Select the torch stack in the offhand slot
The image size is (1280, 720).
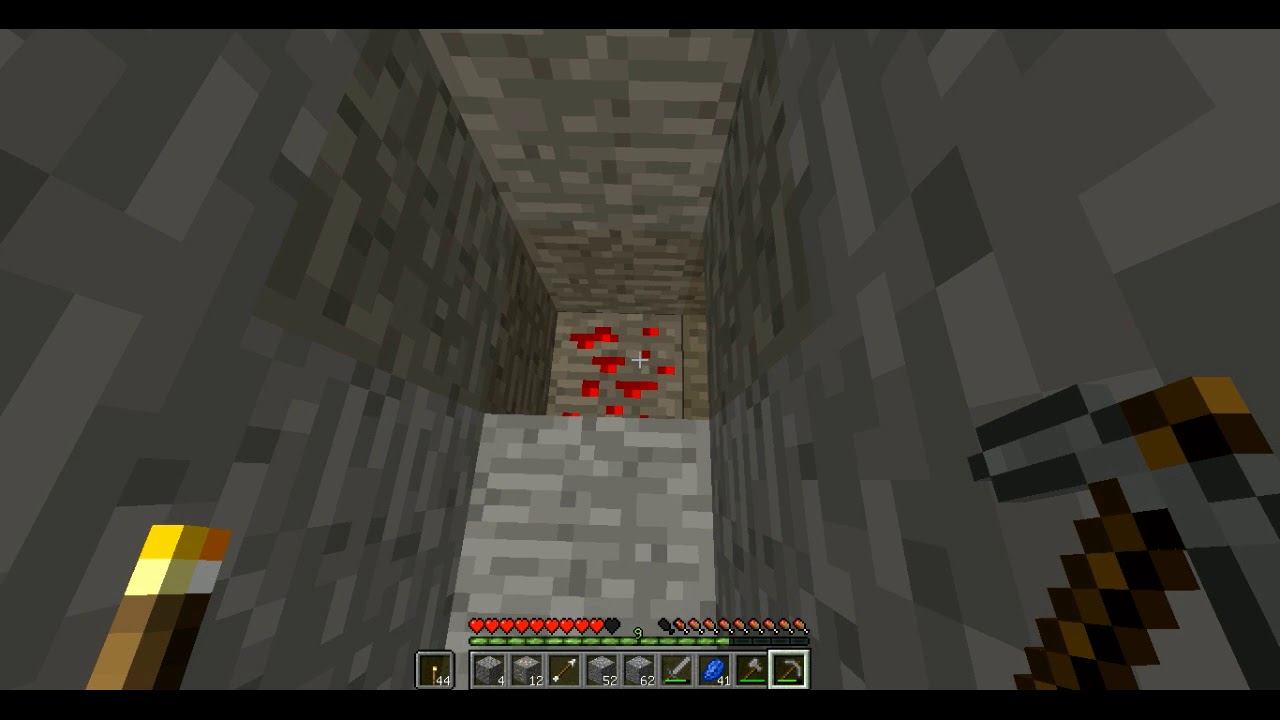point(435,670)
